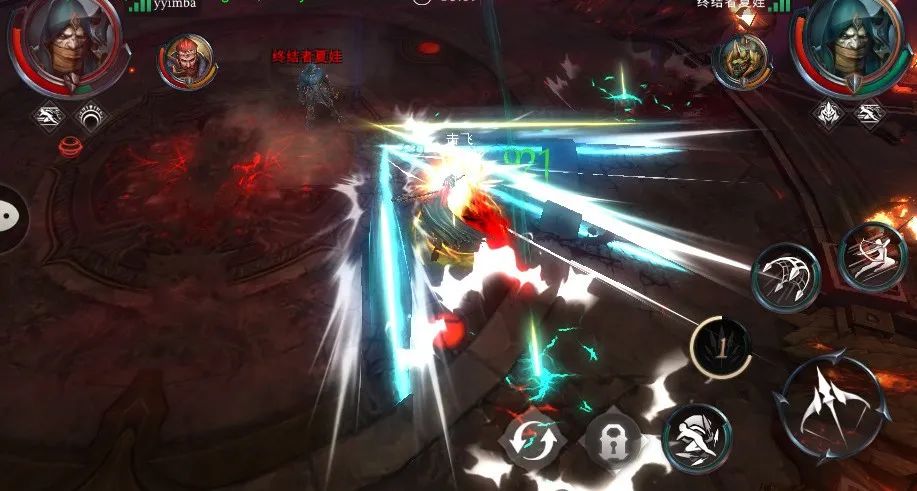Toggle the target lock padlock button
The height and width of the screenshot is (491, 917).
click(612, 437)
